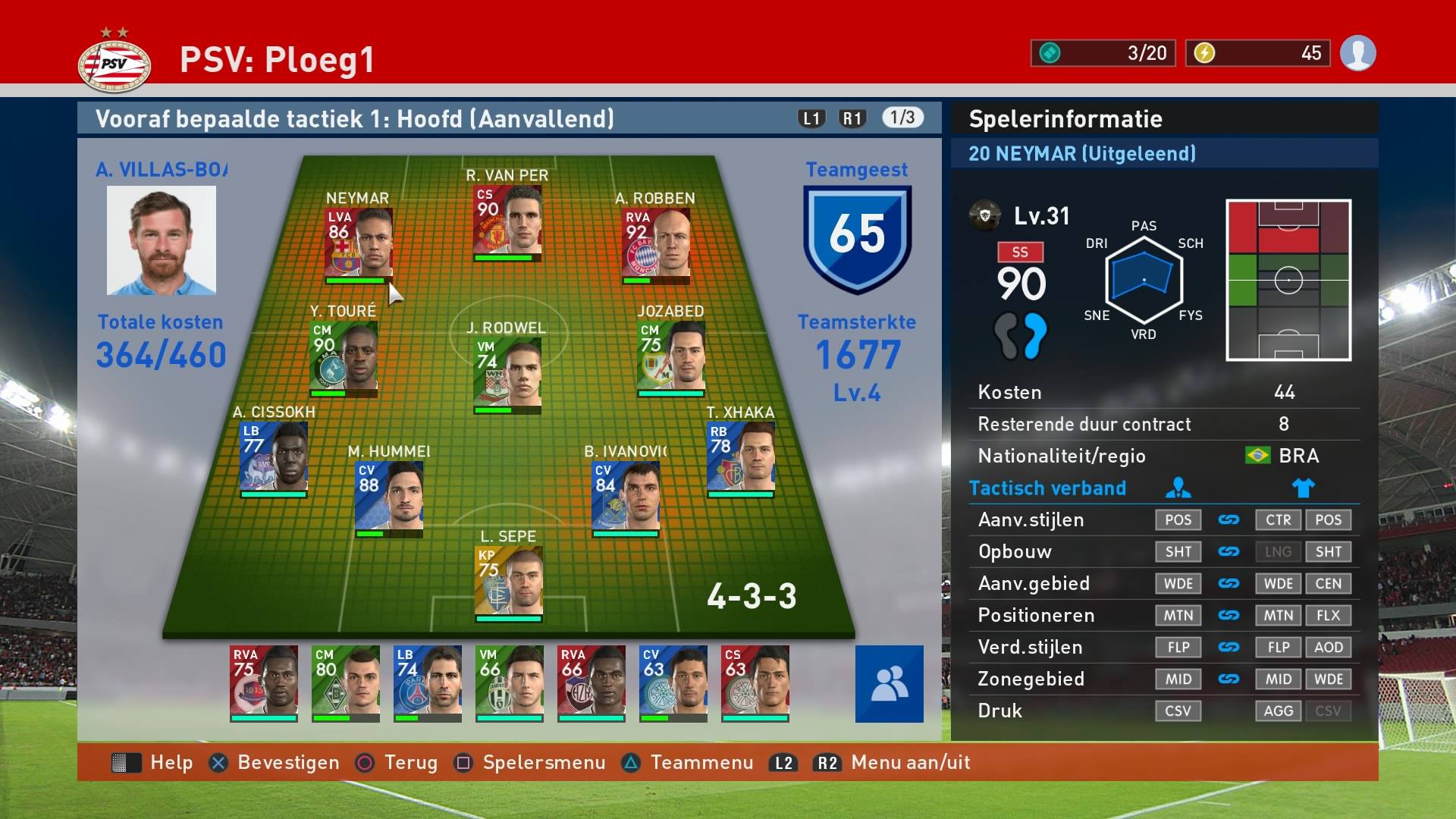Choose A. Cissokh's left back card
1456x819 pixels.
pyautogui.click(x=274, y=457)
